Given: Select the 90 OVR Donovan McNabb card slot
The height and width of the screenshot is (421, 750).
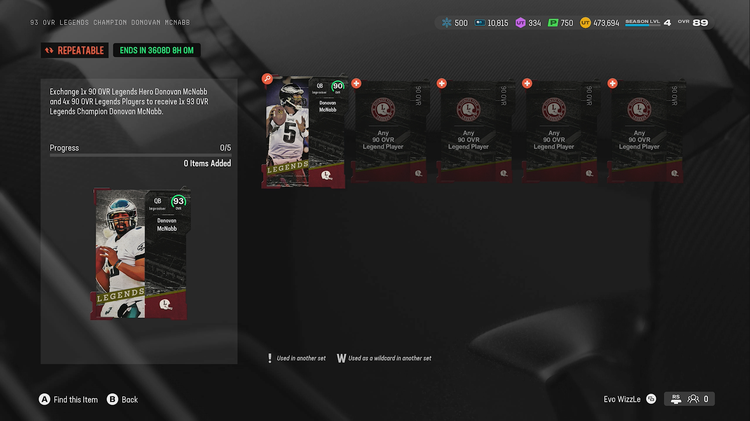Looking at the screenshot, I should pyautogui.click(x=304, y=132).
